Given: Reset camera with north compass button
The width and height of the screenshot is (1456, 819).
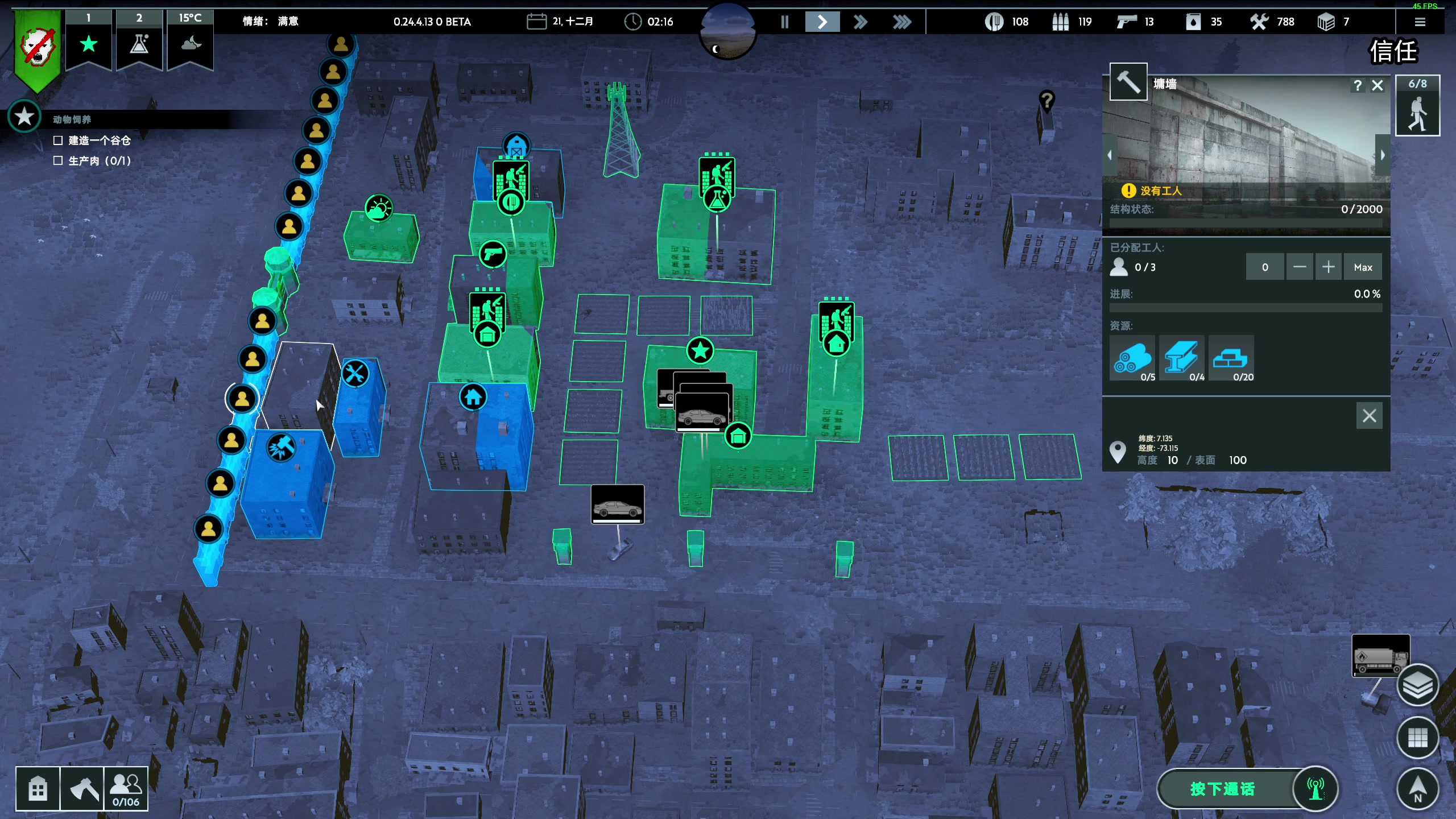Looking at the screenshot, I should [1417, 789].
